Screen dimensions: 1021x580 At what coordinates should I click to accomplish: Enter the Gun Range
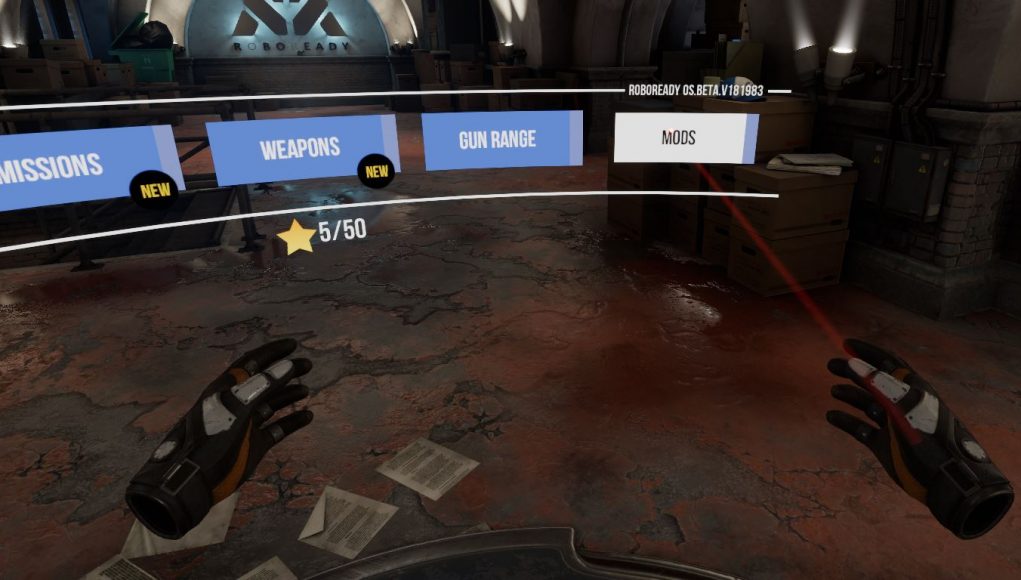coord(497,139)
